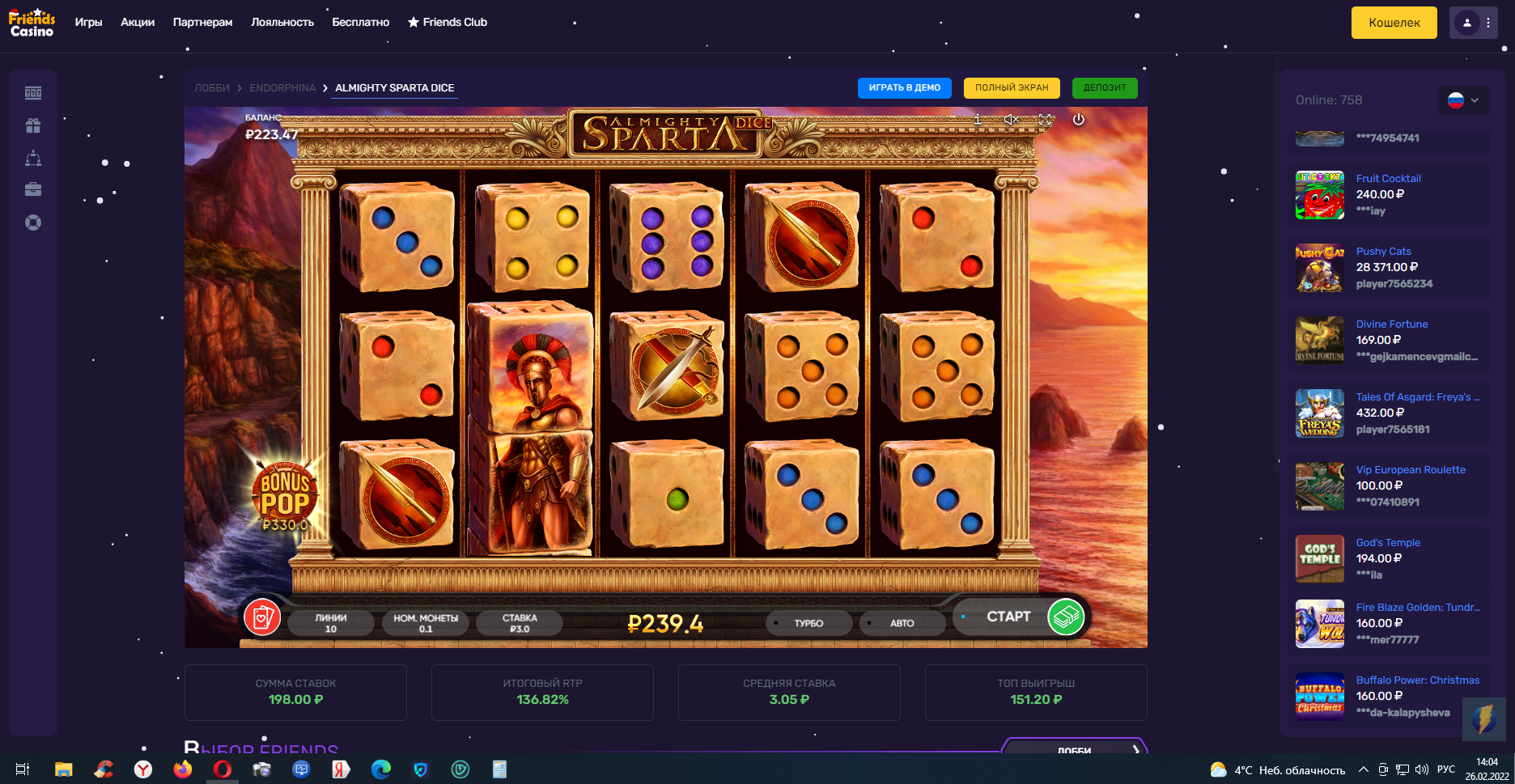Image resolution: width=1515 pixels, height=784 pixels.
Task: Make a deposit via ДЕПОЗИТ button
Action: click(1105, 88)
